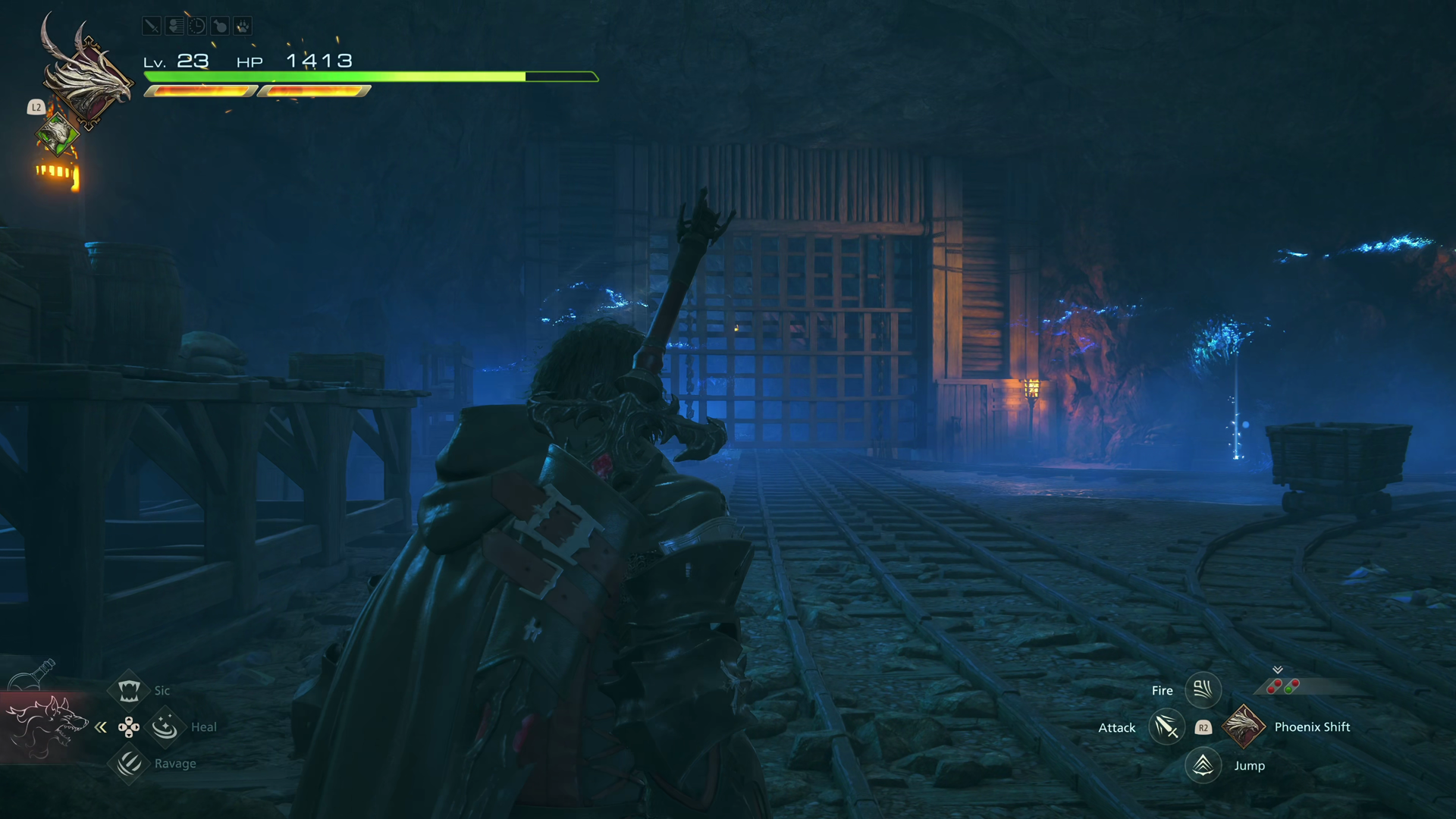Activate Torgal's Sic command
1456x819 pixels.
(129, 690)
